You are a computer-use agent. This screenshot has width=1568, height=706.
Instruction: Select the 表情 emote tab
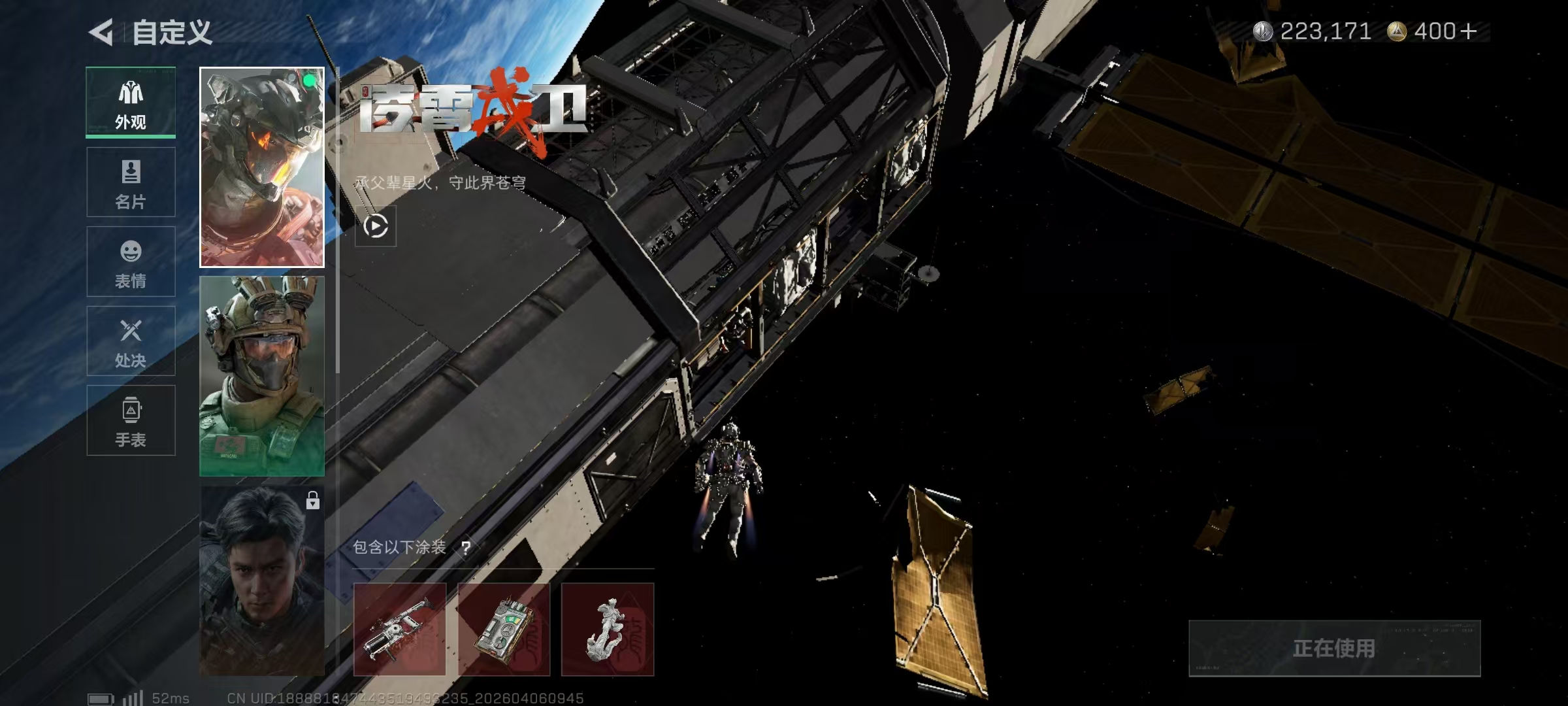pos(131,261)
